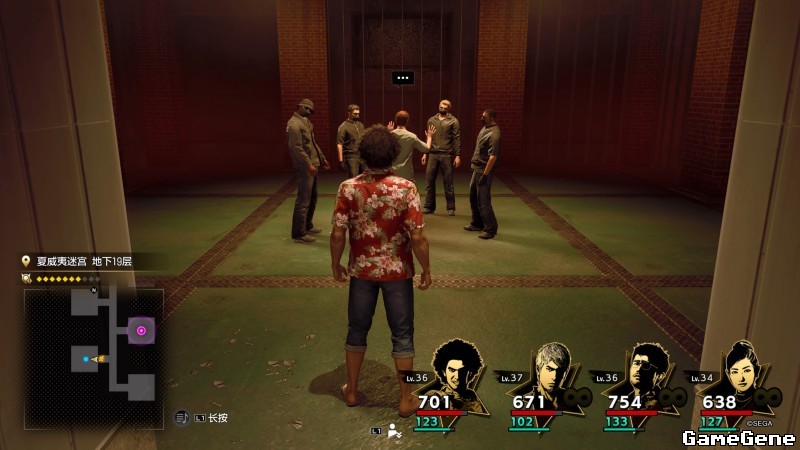Click the music playlist note icon
The width and height of the screenshot is (800, 450).
coord(181,417)
